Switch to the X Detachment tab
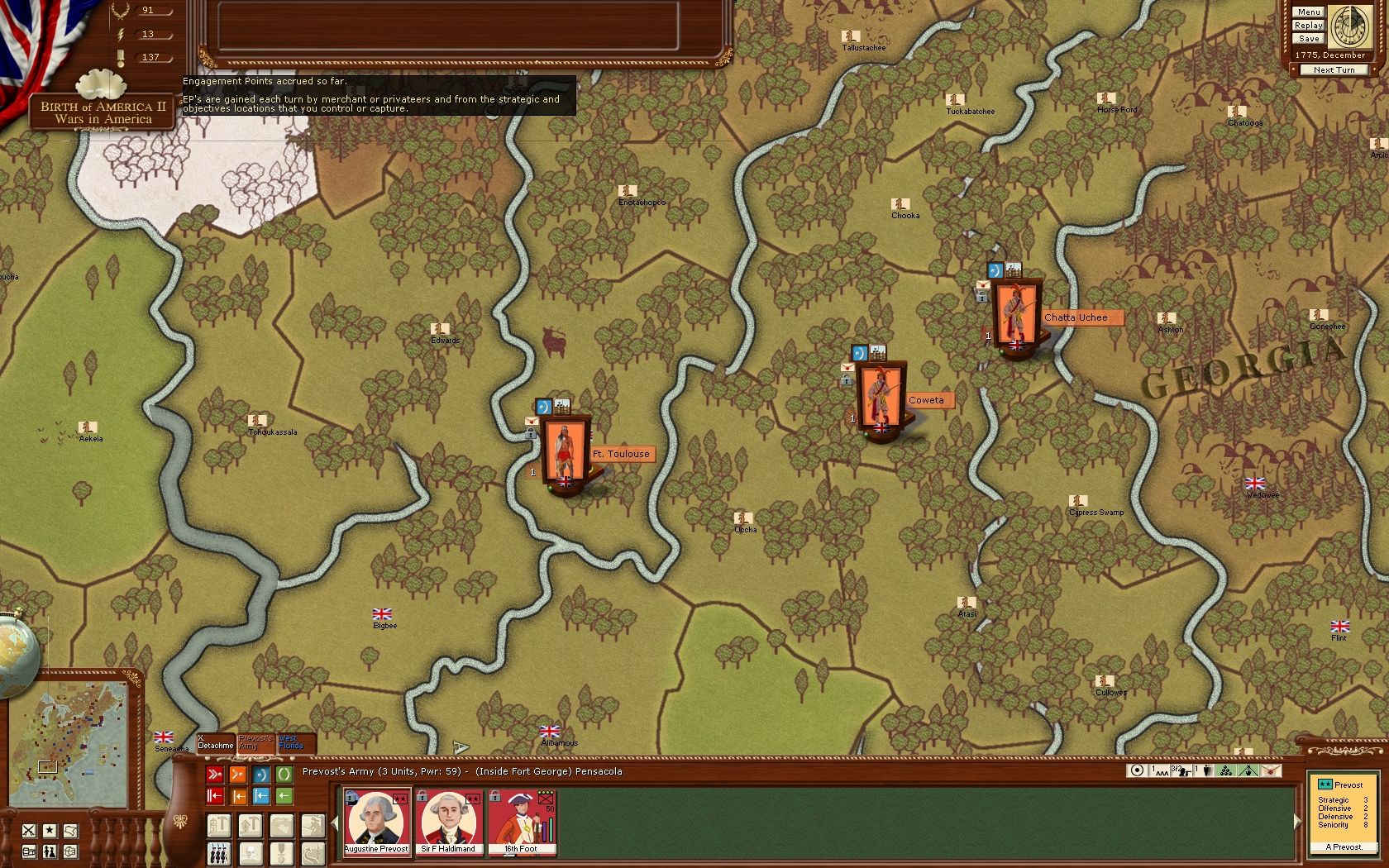The height and width of the screenshot is (868, 1389). click(x=215, y=742)
